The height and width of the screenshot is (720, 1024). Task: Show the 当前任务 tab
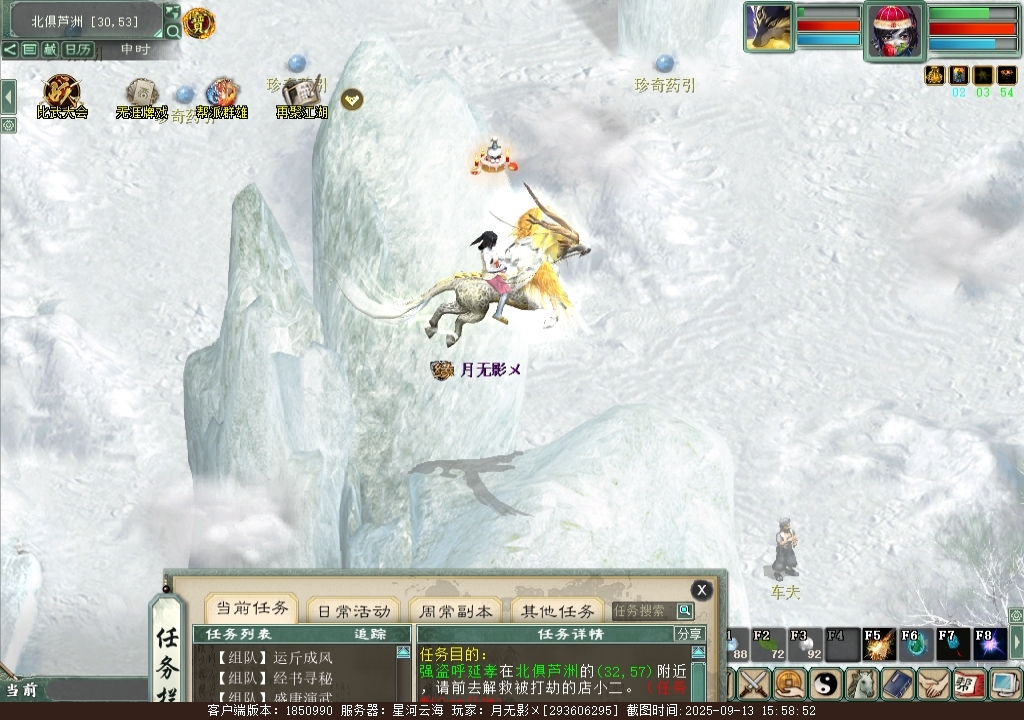pyautogui.click(x=252, y=609)
